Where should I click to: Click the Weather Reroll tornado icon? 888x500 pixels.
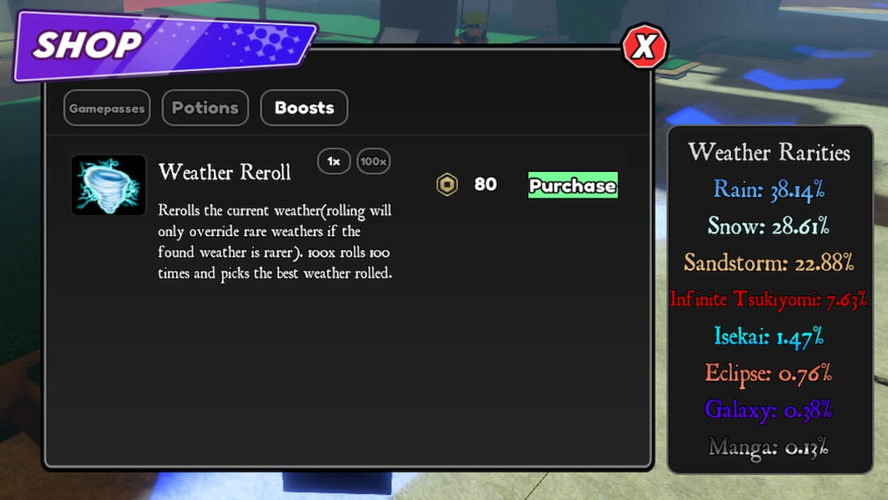pos(109,185)
